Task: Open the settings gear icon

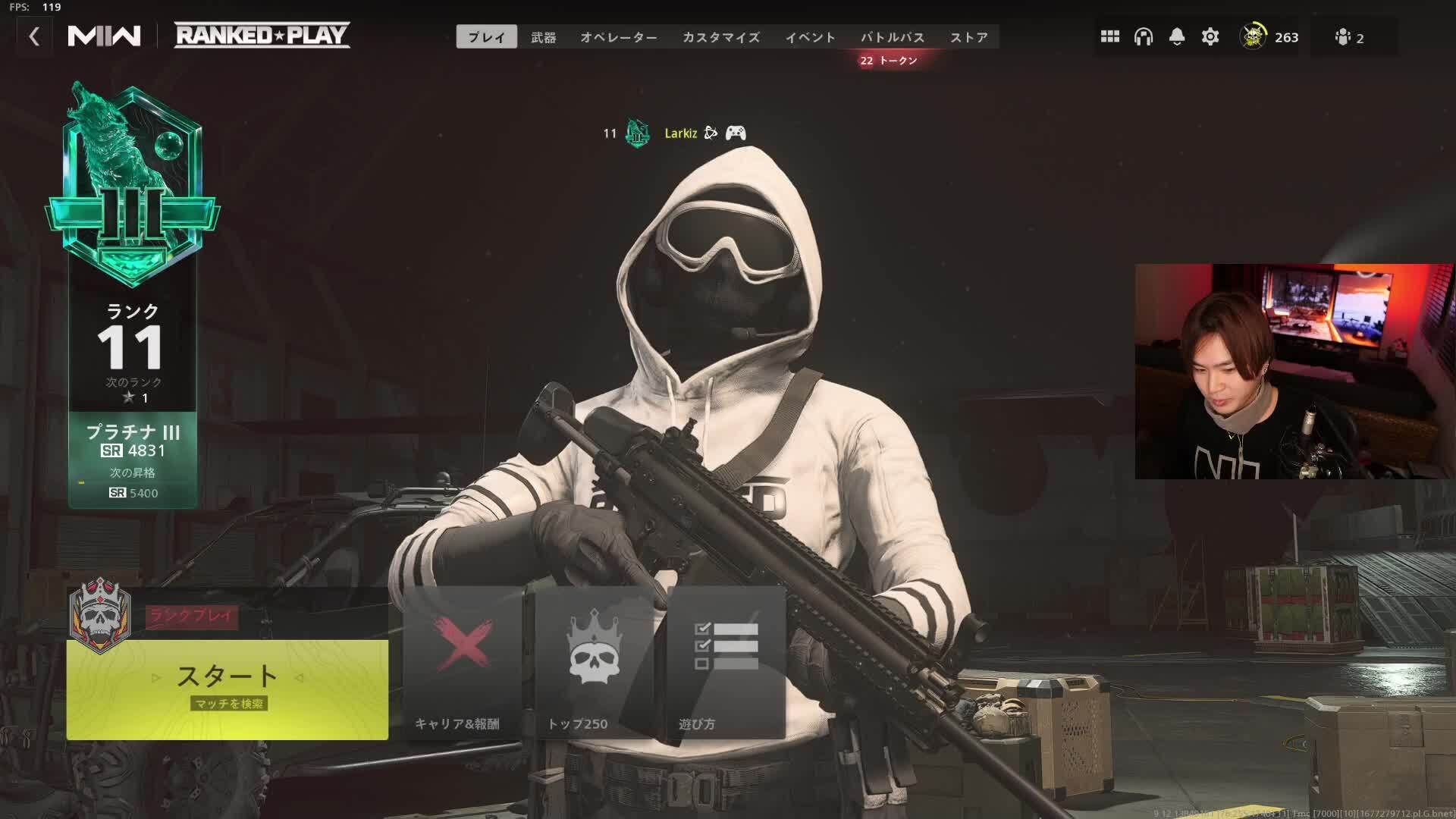Action: tap(1211, 36)
